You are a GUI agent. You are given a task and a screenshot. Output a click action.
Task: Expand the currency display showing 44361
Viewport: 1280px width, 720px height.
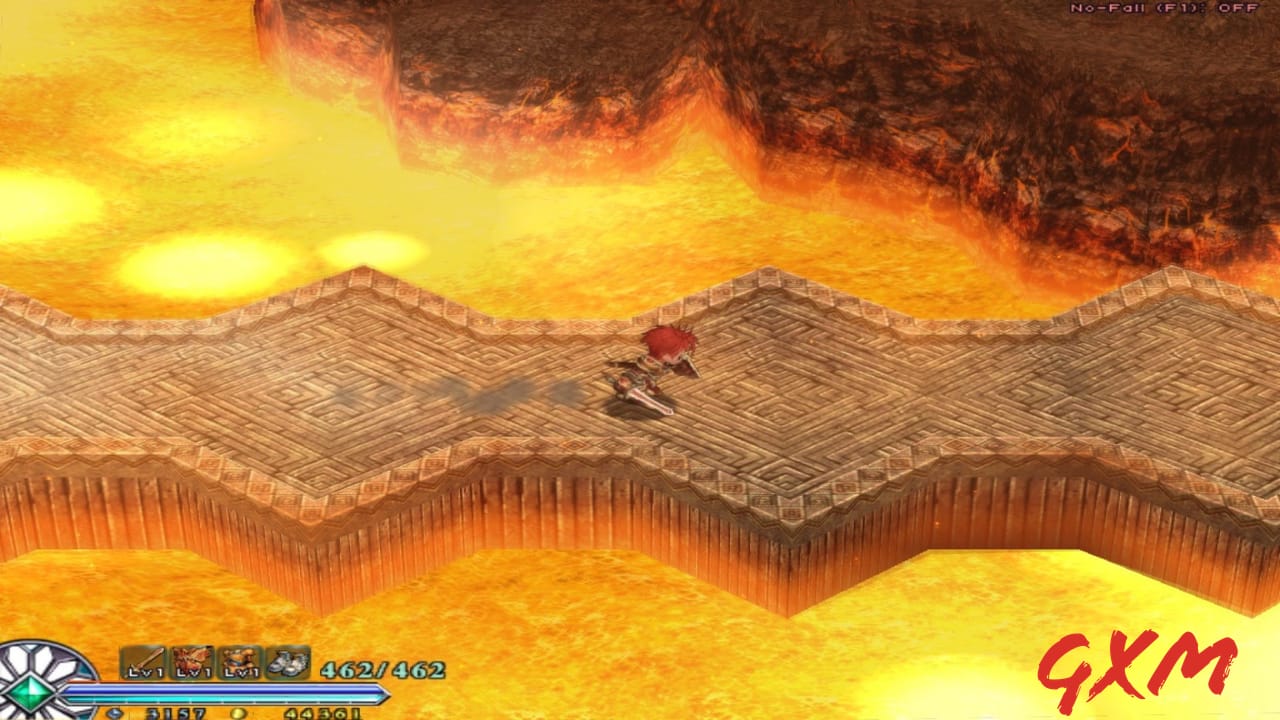[x=322, y=712]
